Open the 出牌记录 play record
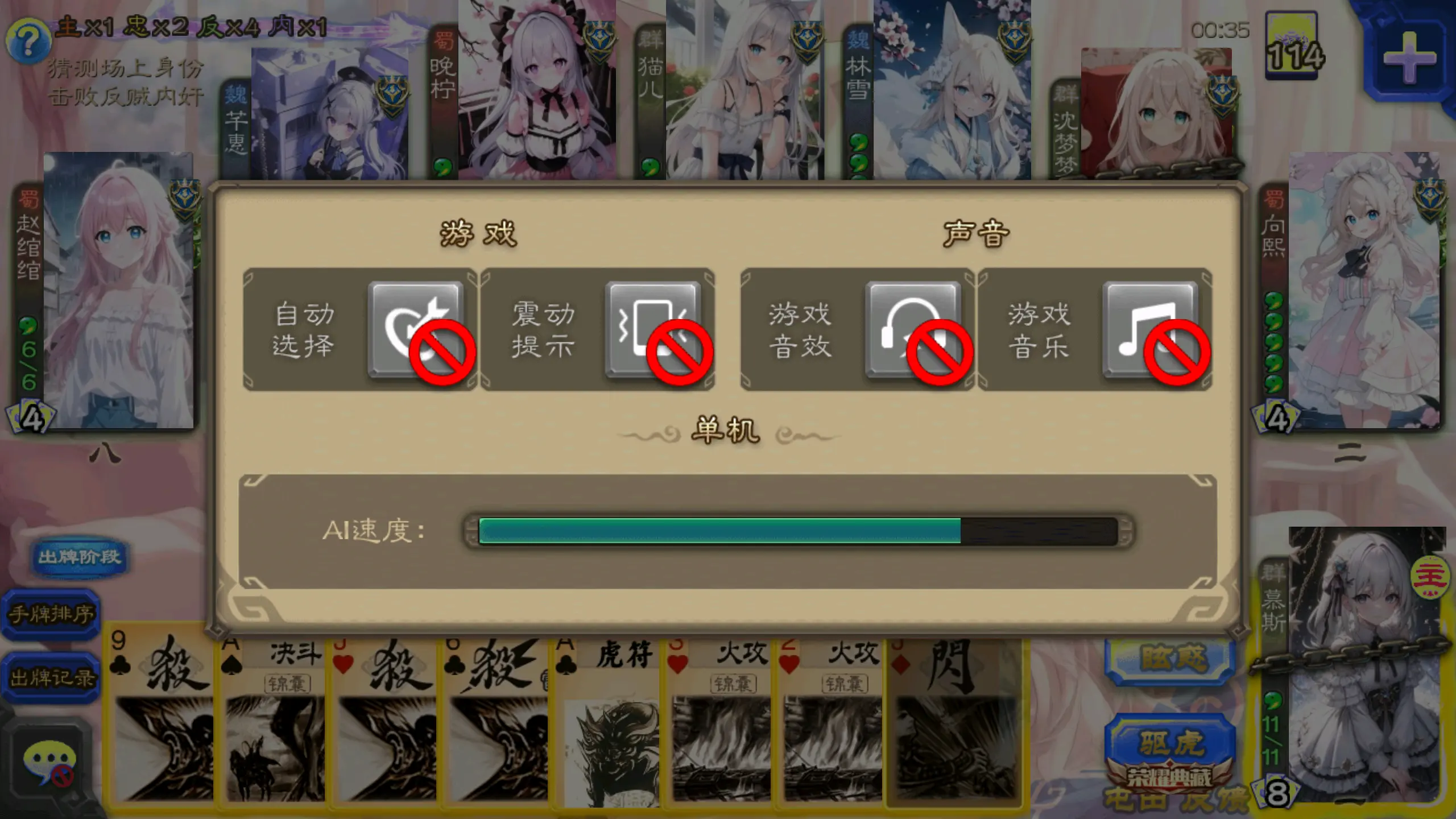The image size is (1456, 819). pos(50,677)
